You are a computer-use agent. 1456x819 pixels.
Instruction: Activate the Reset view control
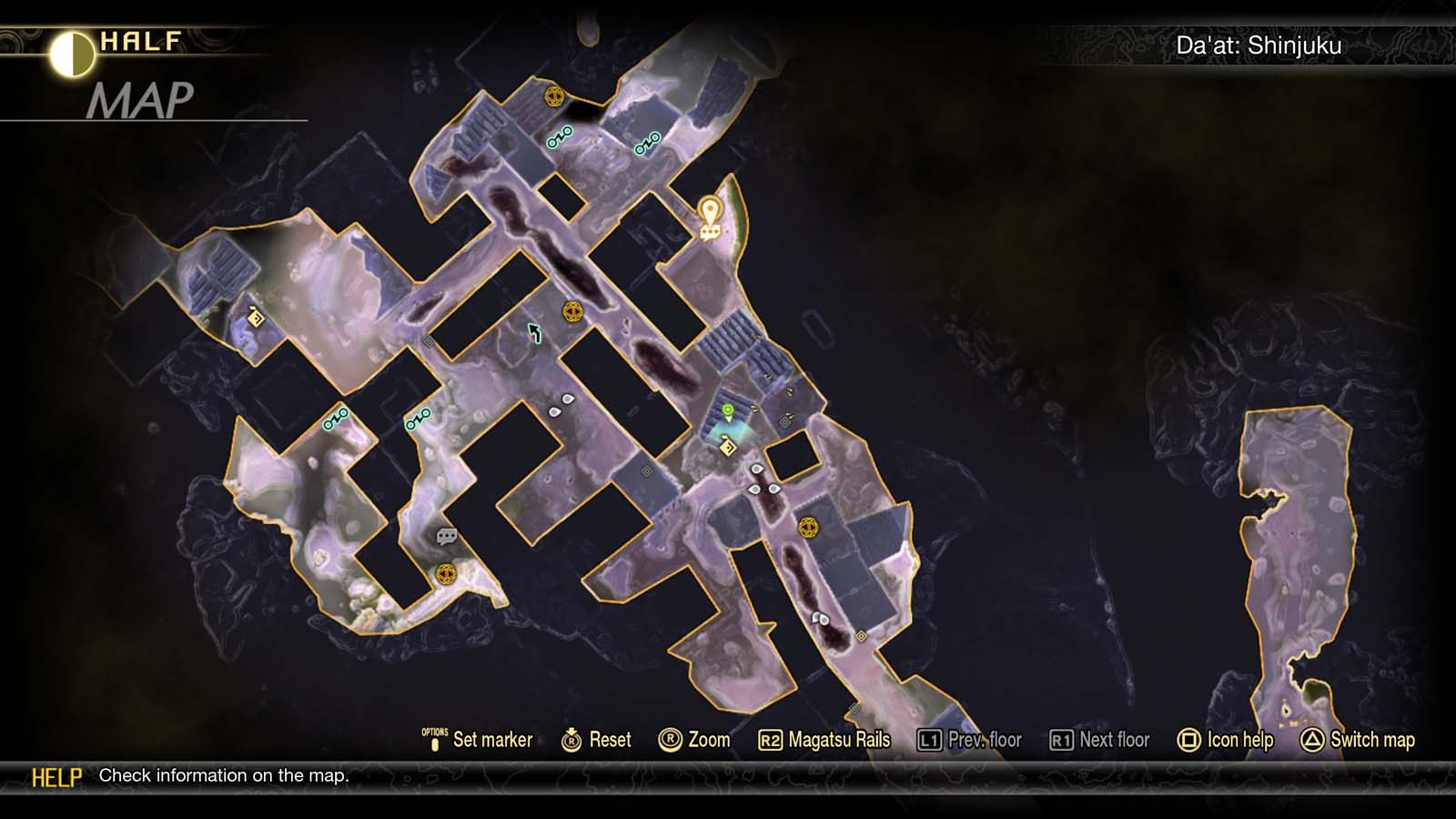point(598,740)
